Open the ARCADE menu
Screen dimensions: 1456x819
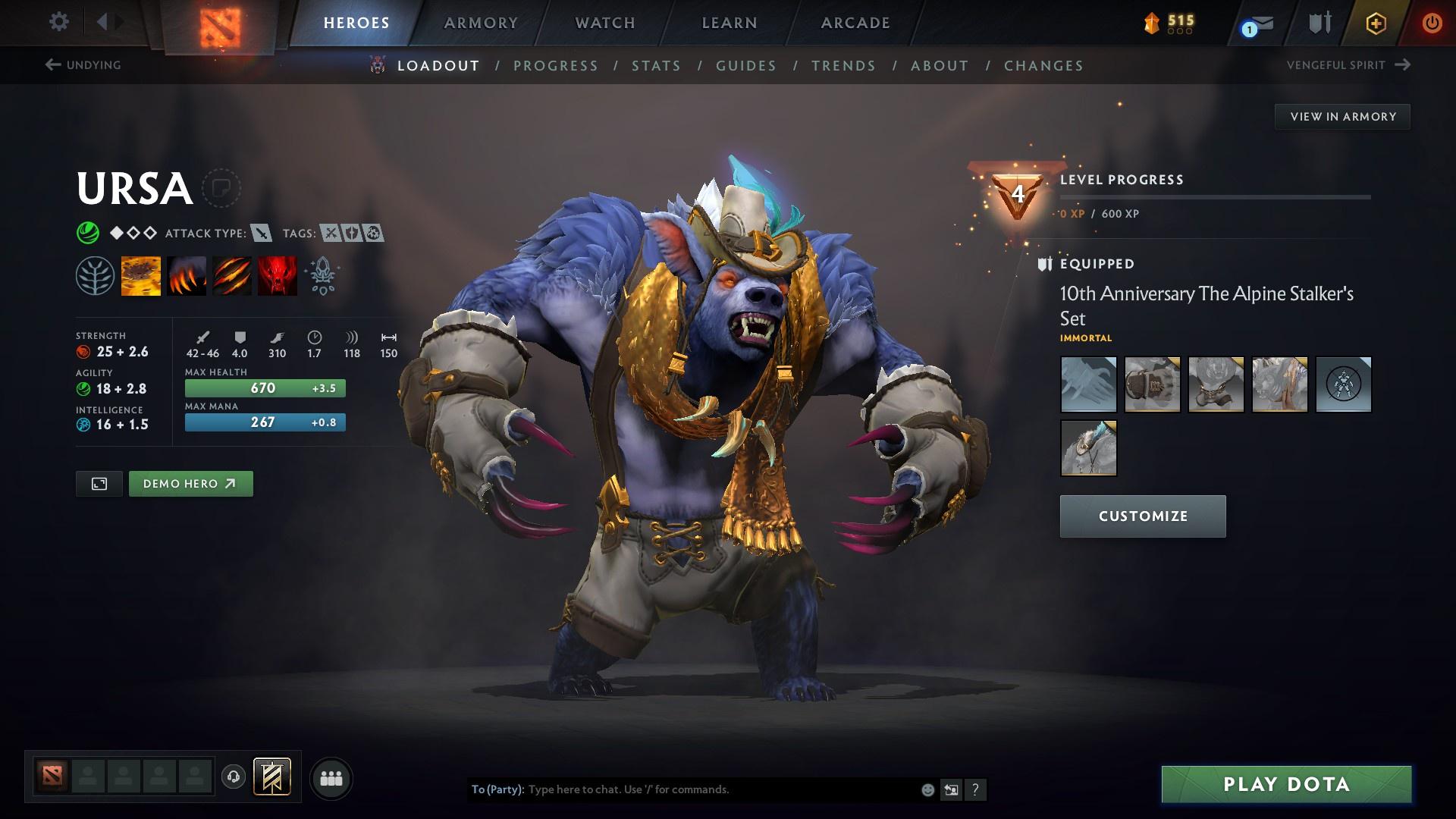pyautogui.click(x=855, y=23)
